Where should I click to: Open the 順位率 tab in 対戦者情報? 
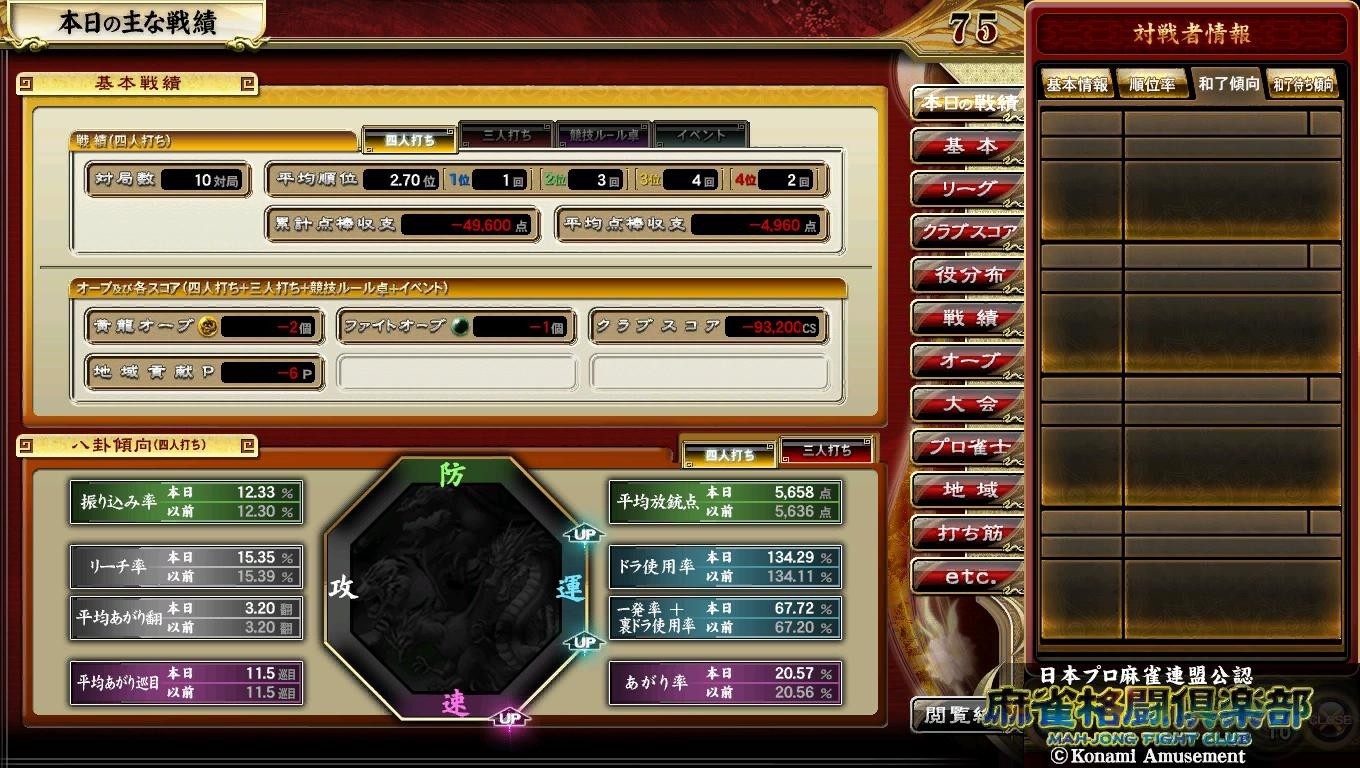[x=1152, y=85]
